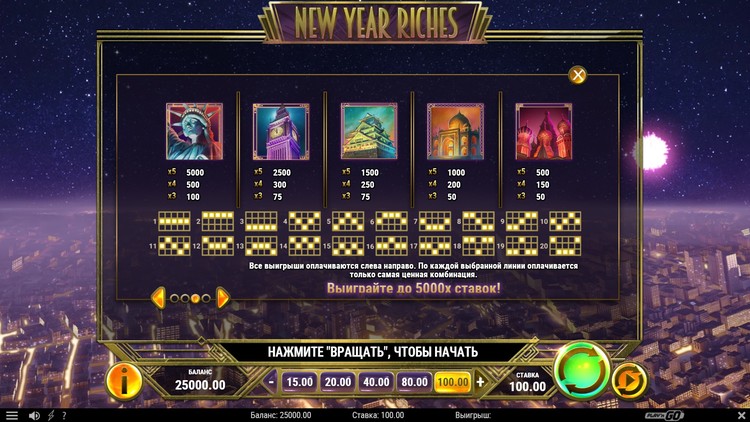750x422 pixels.
Task: Select the highlighted 100.00 bet
Action: pyautogui.click(x=452, y=381)
